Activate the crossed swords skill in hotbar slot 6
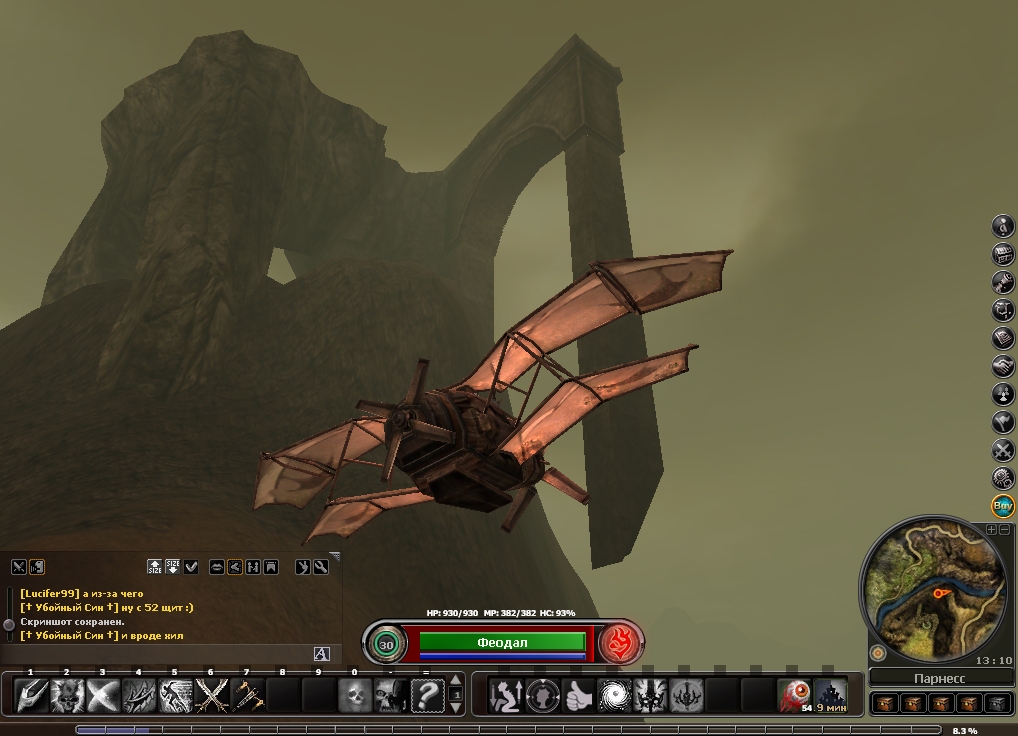Image resolution: width=1018 pixels, height=736 pixels. pyautogui.click(x=211, y=695)
